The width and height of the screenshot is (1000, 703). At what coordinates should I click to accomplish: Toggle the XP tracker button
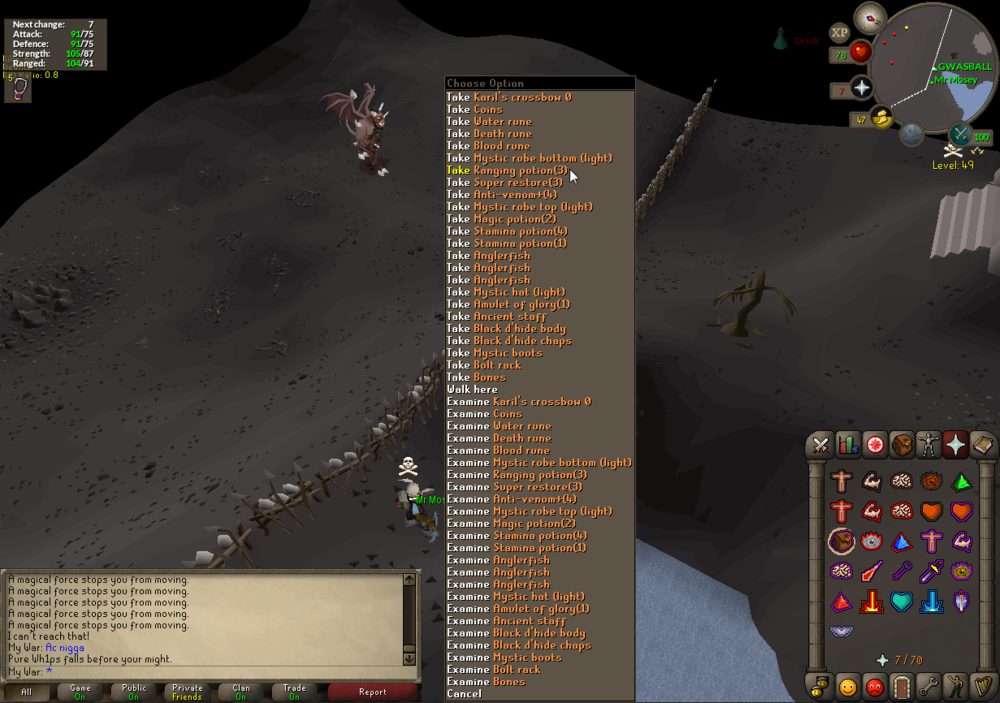839,33
